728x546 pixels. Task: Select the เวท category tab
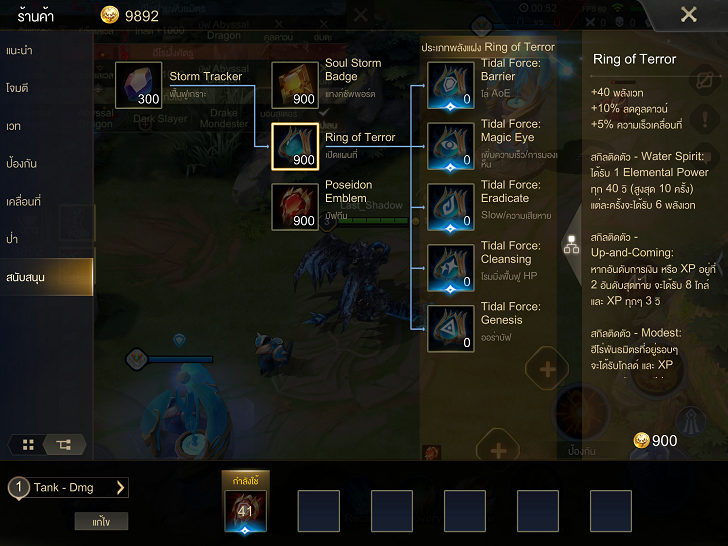[x=46, y=126]
